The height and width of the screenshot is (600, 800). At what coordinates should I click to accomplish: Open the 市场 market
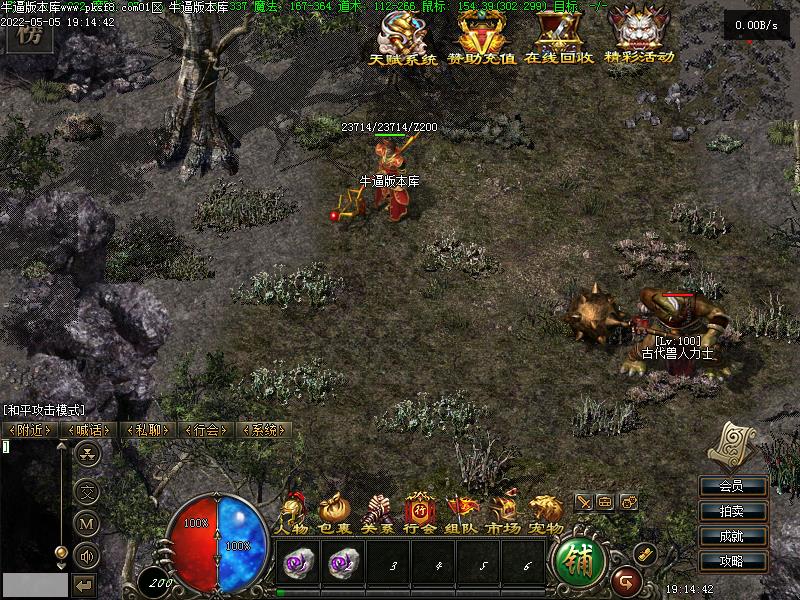point(504,514)
